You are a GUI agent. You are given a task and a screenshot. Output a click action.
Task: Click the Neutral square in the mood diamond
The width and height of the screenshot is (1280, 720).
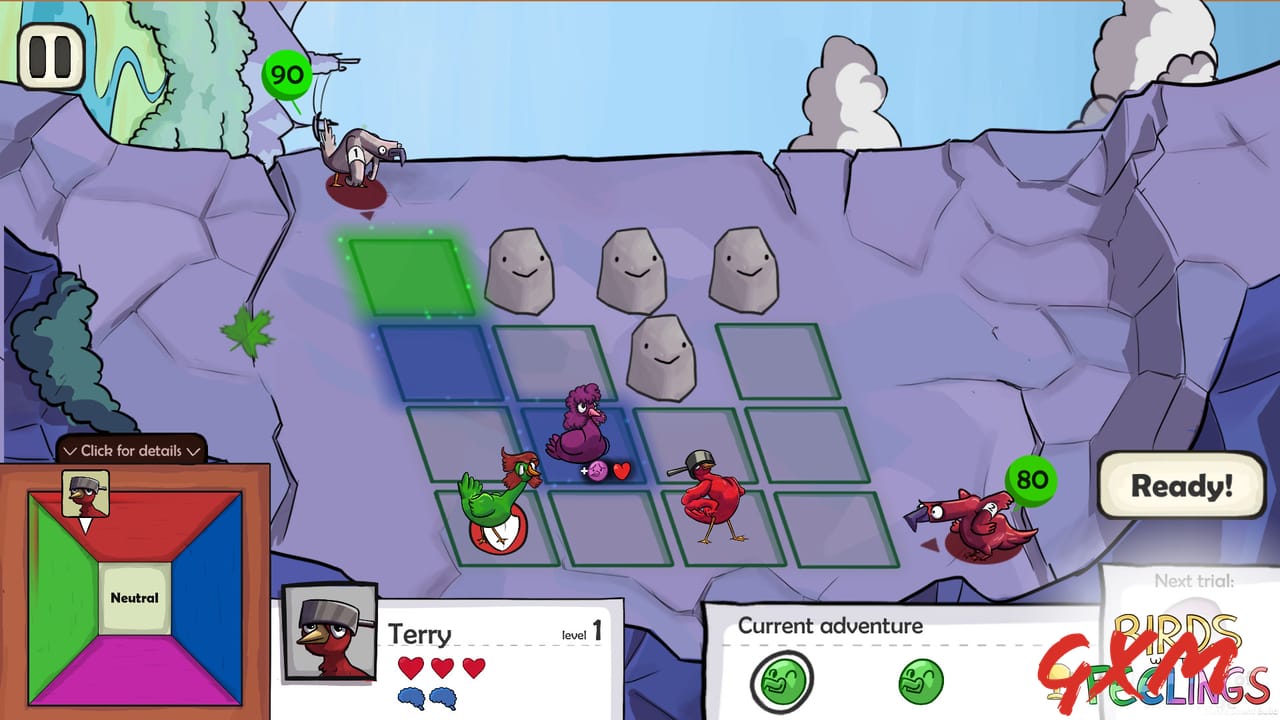(135, 597)
